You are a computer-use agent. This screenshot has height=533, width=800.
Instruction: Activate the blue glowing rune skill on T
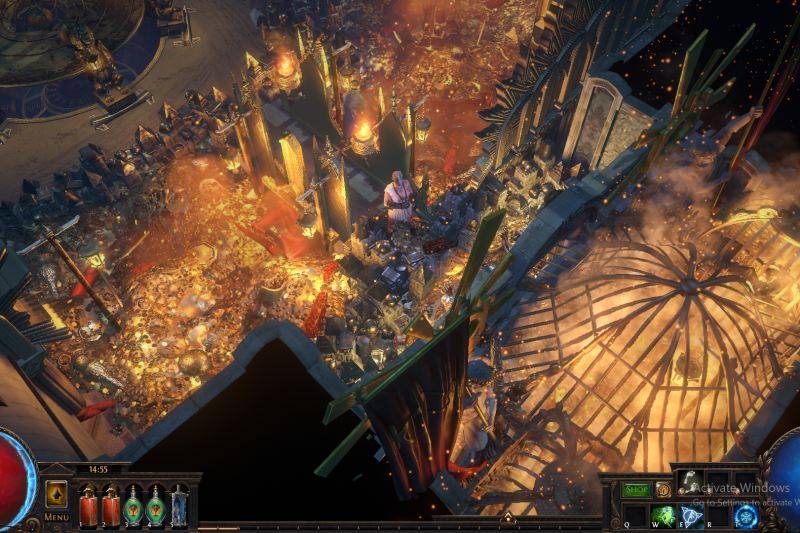click(745, 516)
